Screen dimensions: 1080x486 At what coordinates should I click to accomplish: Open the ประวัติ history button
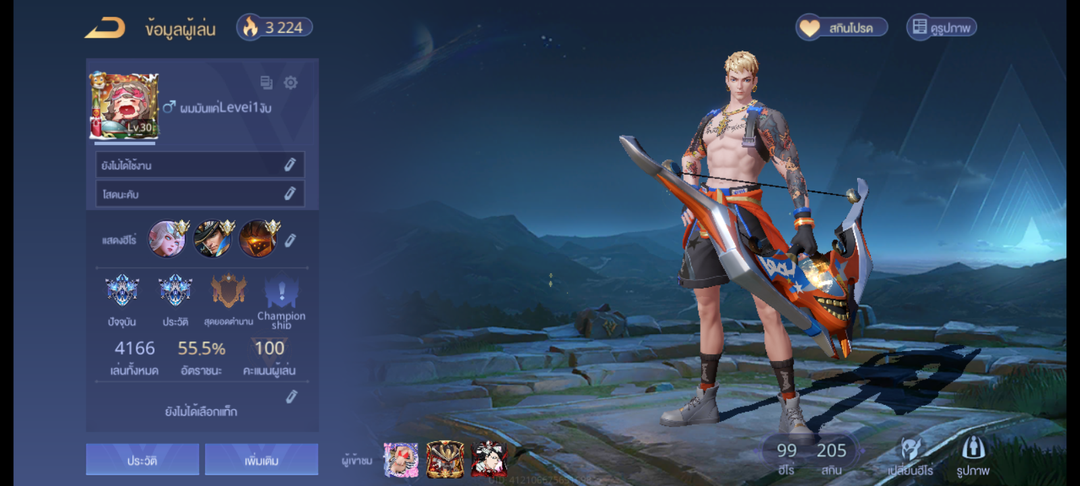pyautogui.click(x=142, y=459)
